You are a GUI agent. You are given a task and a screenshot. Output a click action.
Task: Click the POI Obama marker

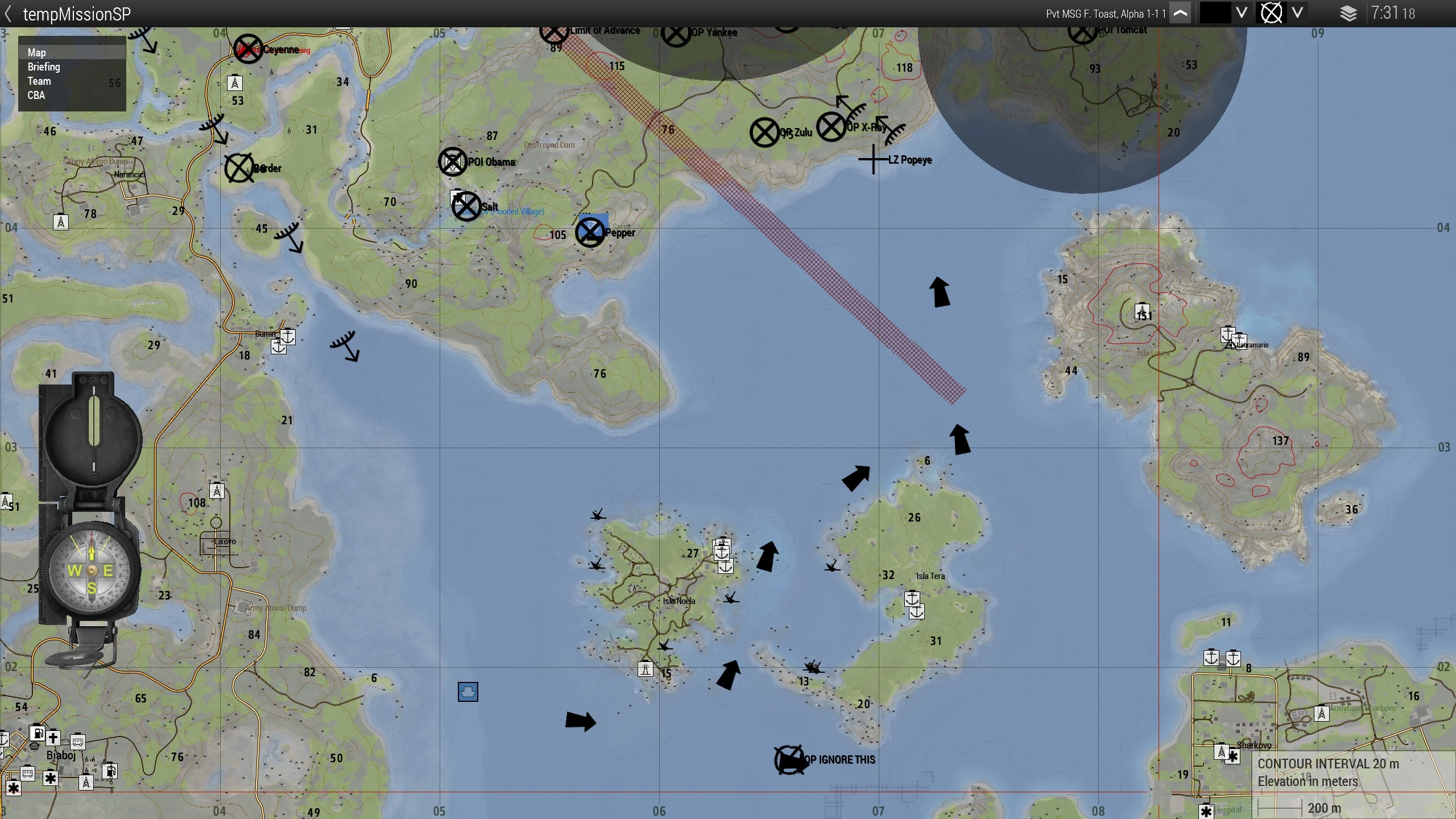tap(453, 162)
